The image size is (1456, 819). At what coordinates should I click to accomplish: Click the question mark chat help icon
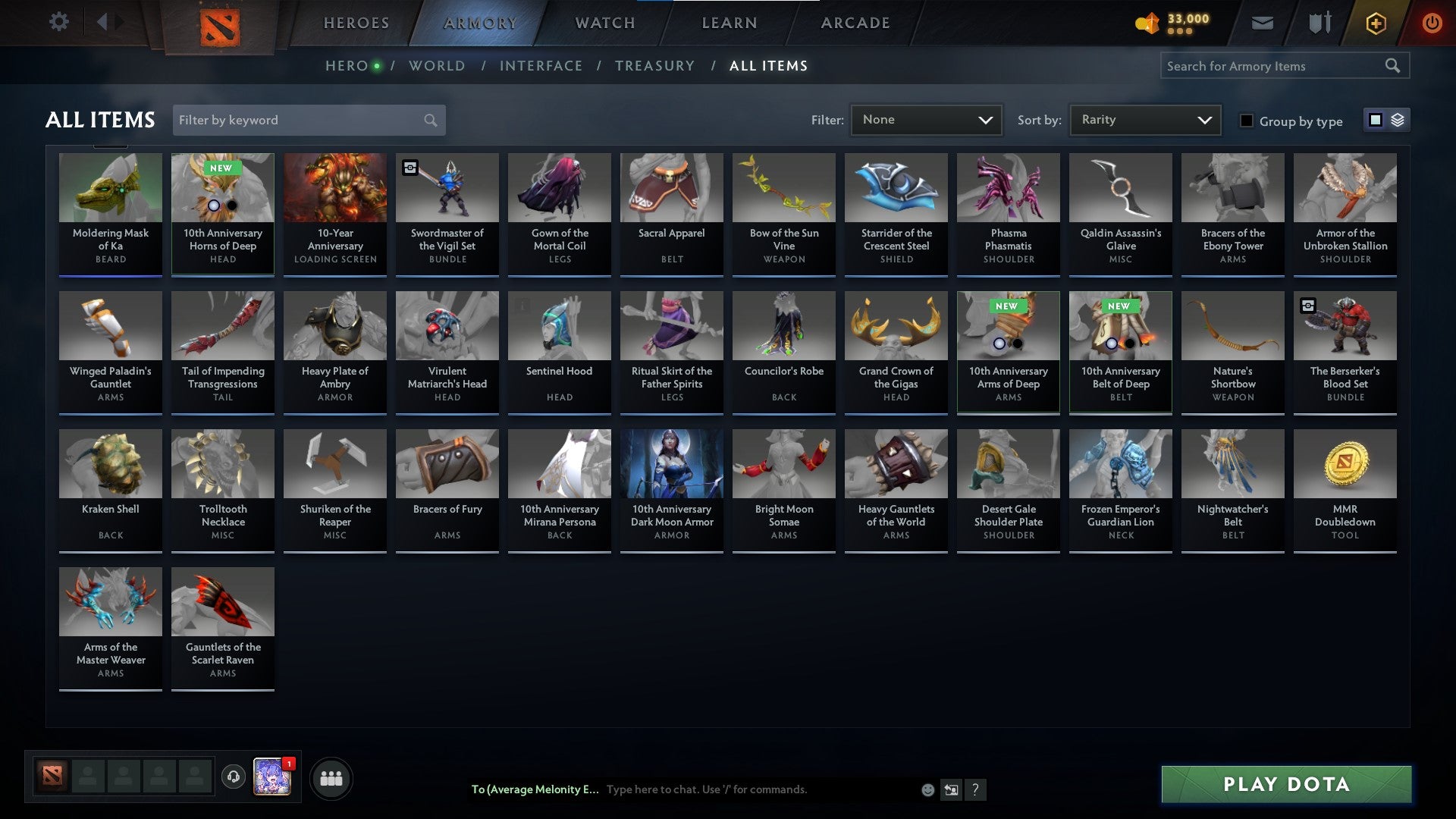pyautogui.click(x=975, y=789)
